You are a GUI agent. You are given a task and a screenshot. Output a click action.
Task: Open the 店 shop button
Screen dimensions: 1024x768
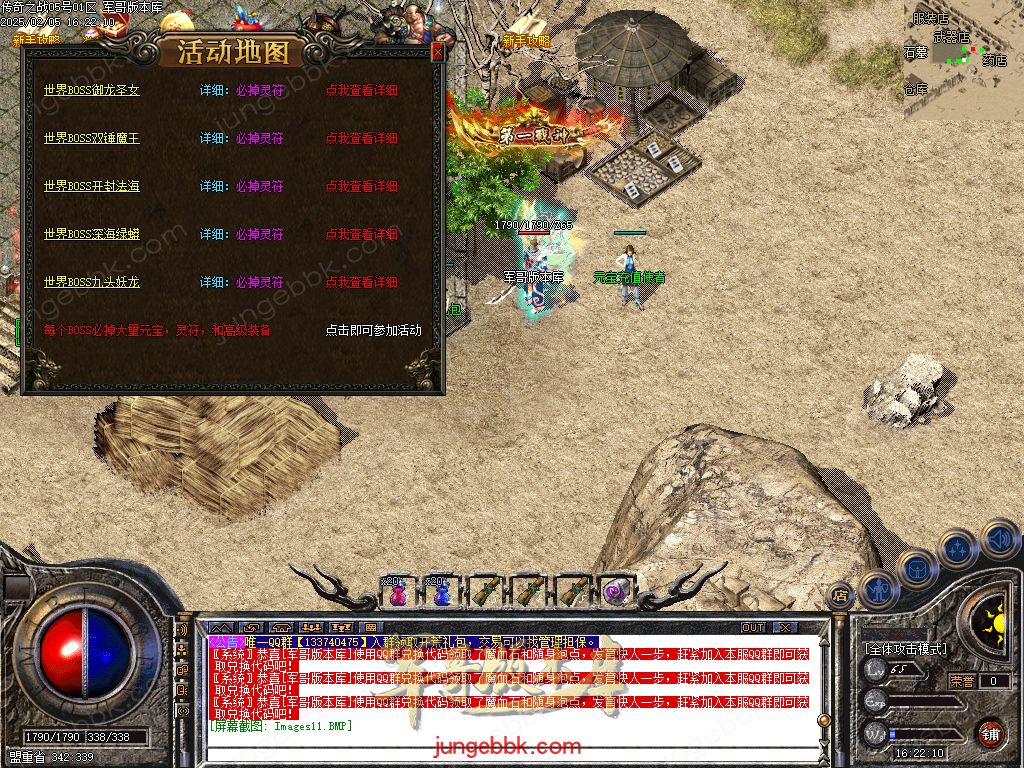840,596
